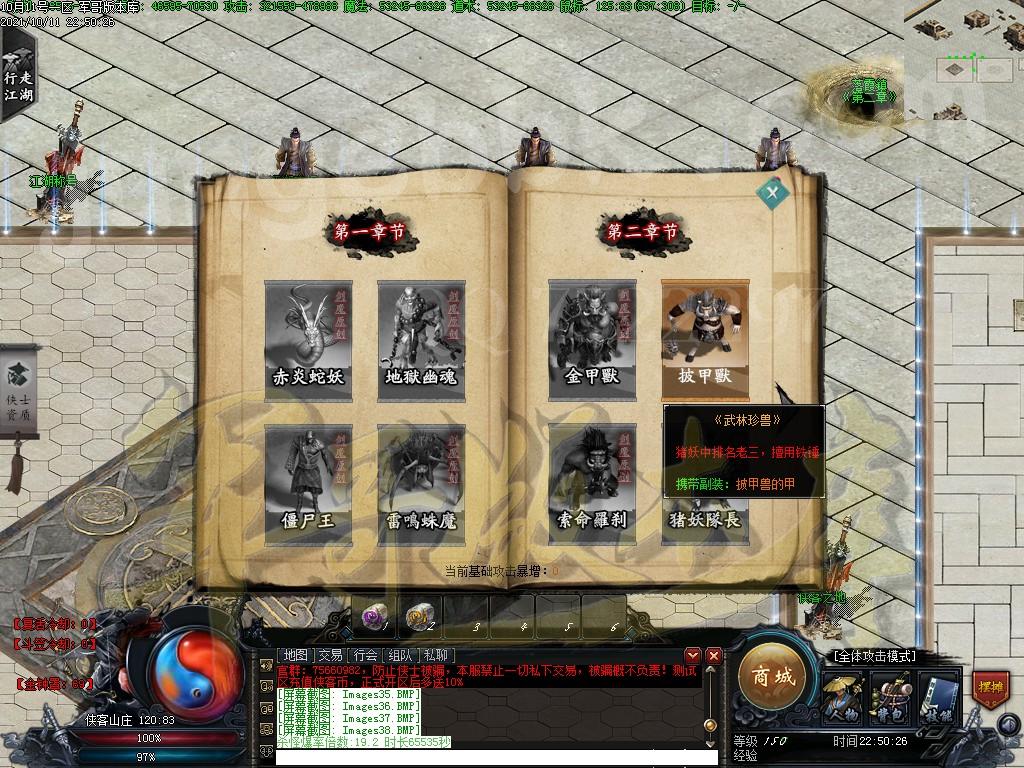The height and width of the screenshot is (768, 1024).
Task: Open the 商城 shop button
Action: (773, 677)
